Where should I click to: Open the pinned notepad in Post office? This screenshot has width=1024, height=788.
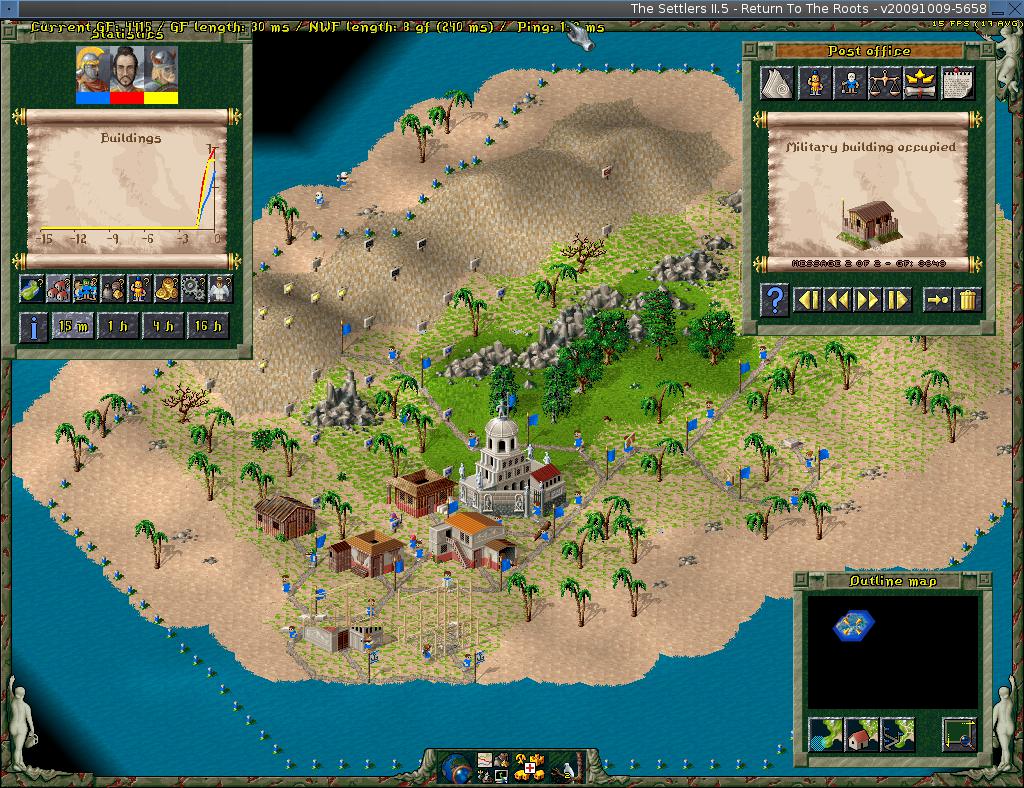coord(957,83)
